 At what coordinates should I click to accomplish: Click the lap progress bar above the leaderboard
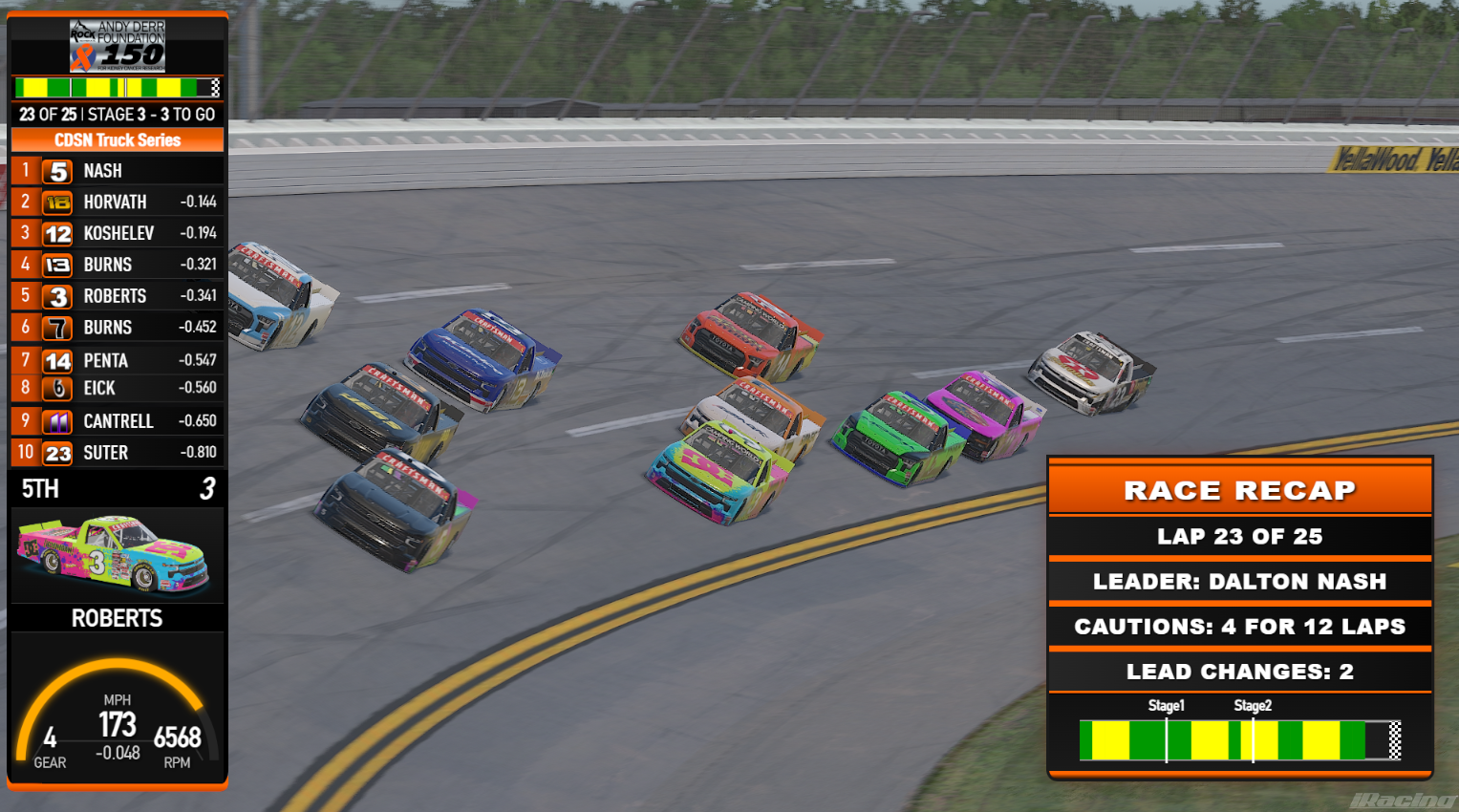(x=117, y=88)
